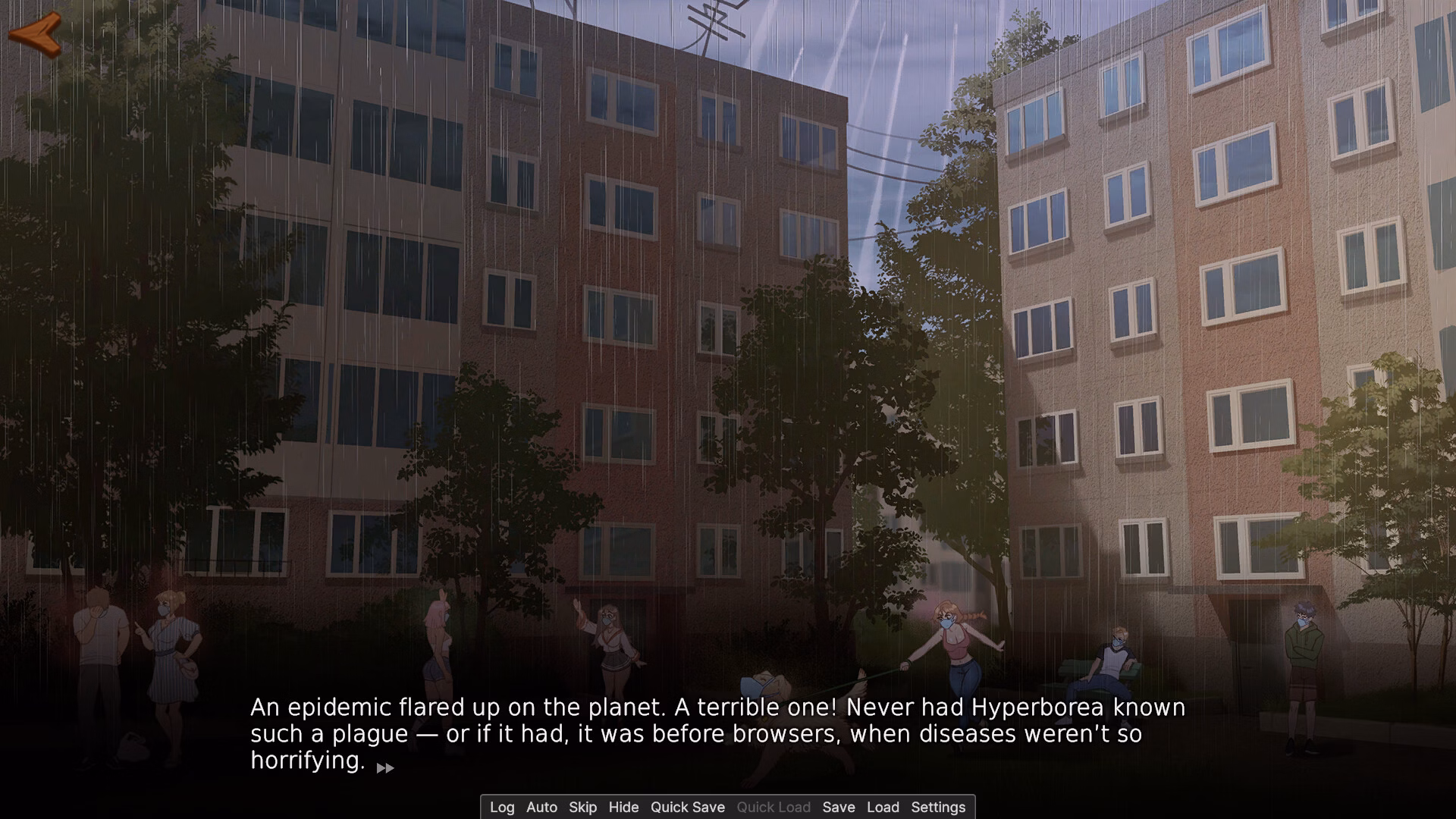Click the dialogue continue arrows
This screenshot has height=819, width=1456.
pyautogui.click(x=385, y=768)
